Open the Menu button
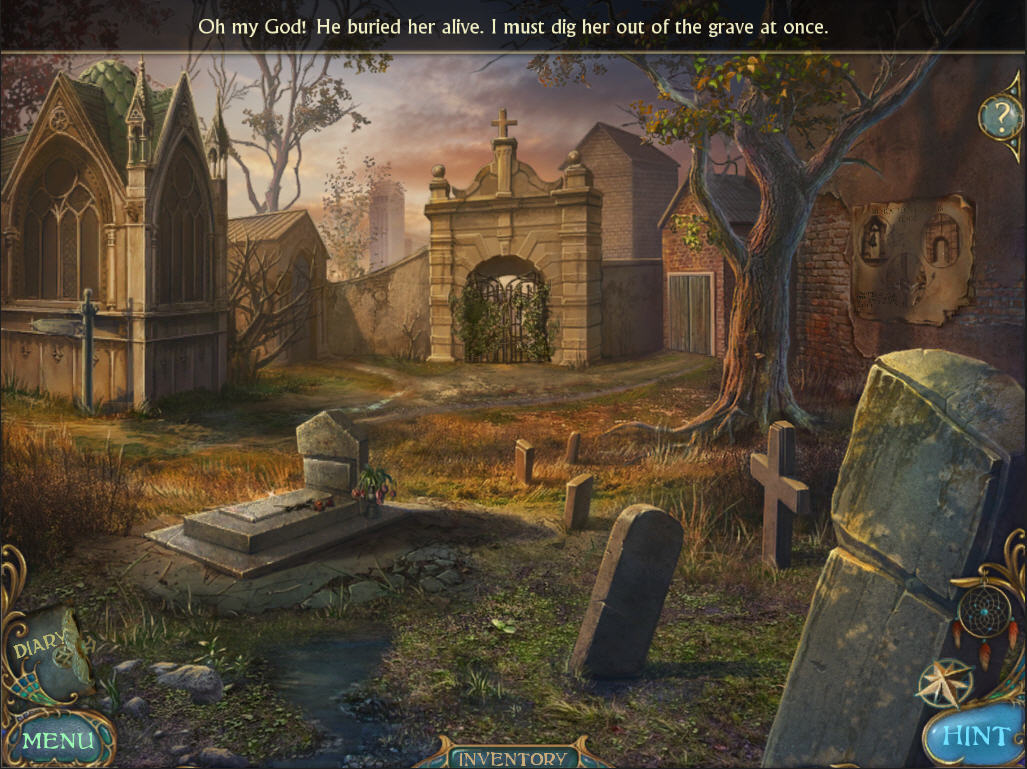The width and height of the screenshot is (1027, 769). tap(58, 739)
